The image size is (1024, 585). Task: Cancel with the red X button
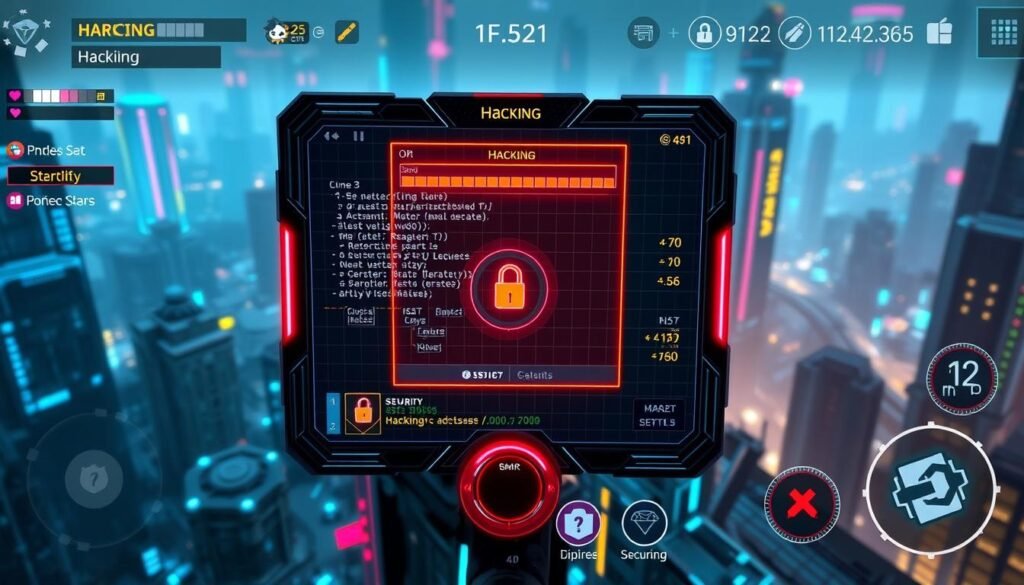click(802, 504)
